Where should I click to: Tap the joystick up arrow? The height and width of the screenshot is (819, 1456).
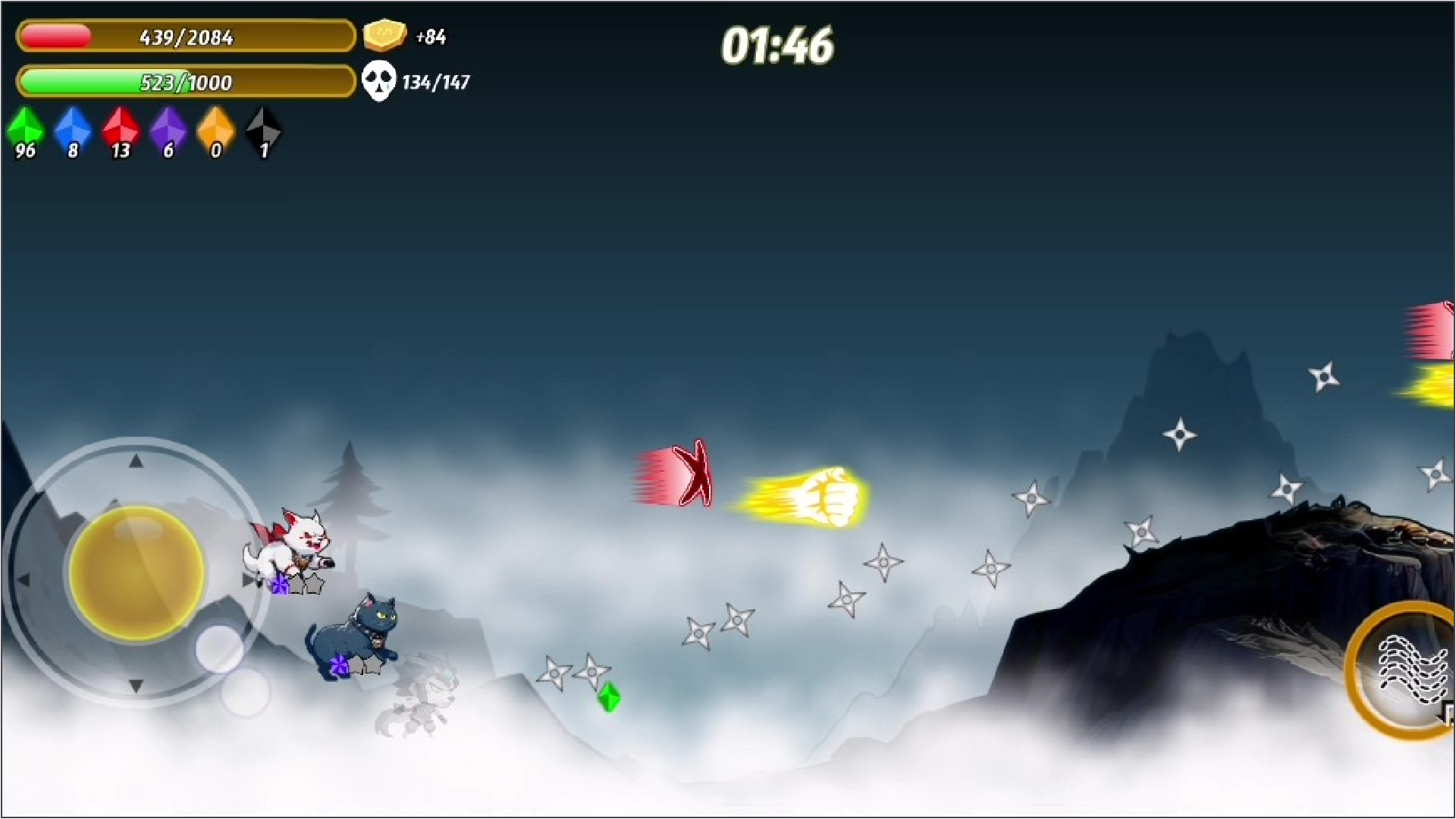pos(136,461)
